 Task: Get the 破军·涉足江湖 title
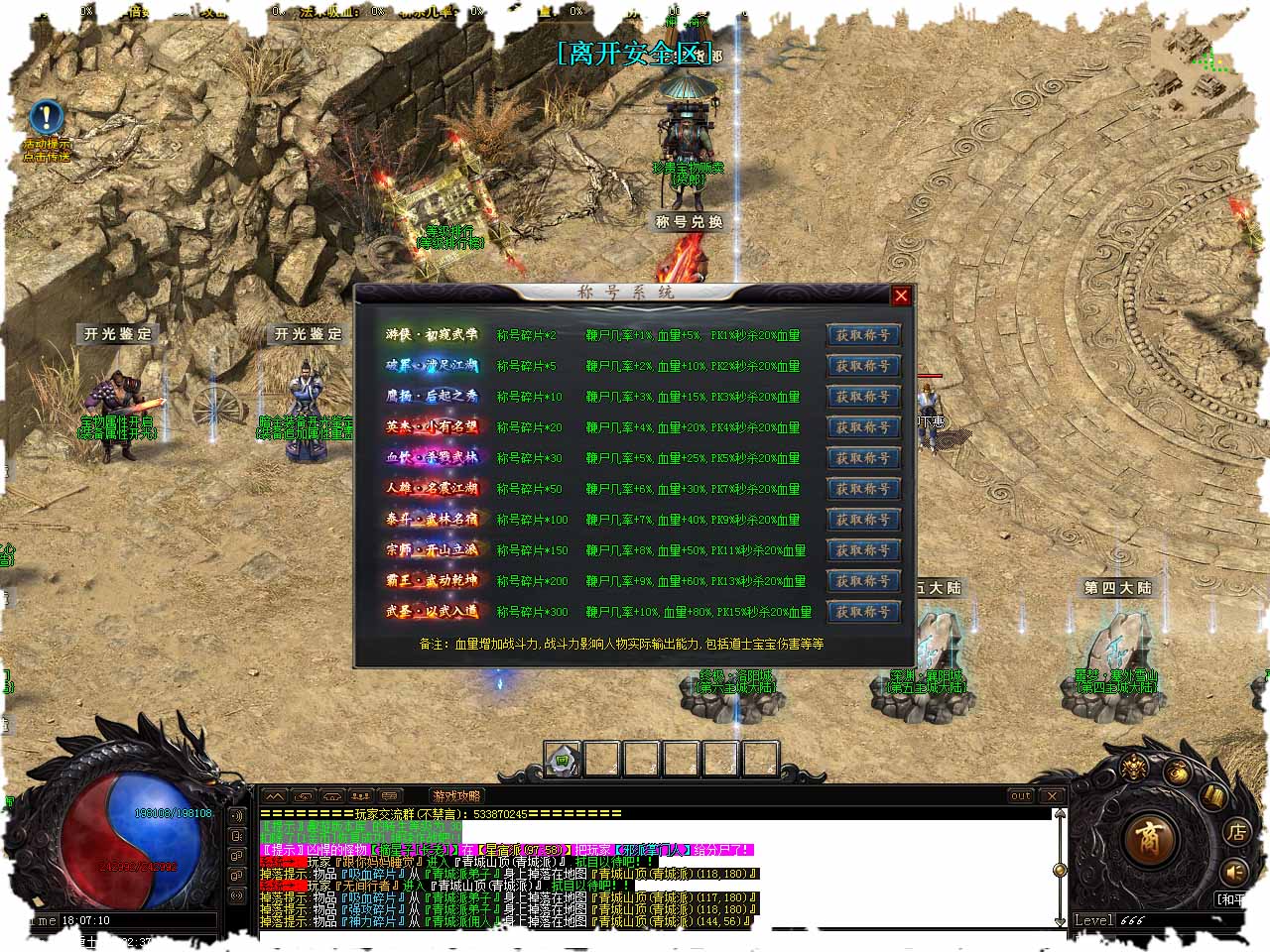click(862, 366)
